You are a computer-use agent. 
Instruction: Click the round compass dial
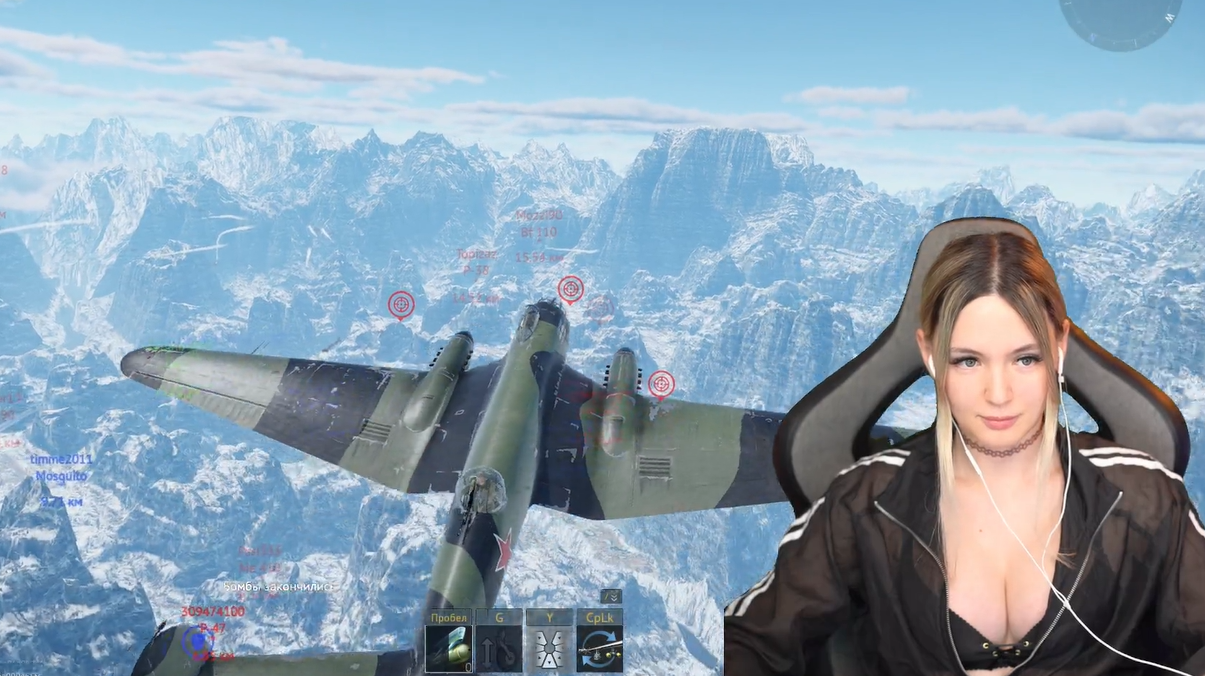tap(1120, 18)
